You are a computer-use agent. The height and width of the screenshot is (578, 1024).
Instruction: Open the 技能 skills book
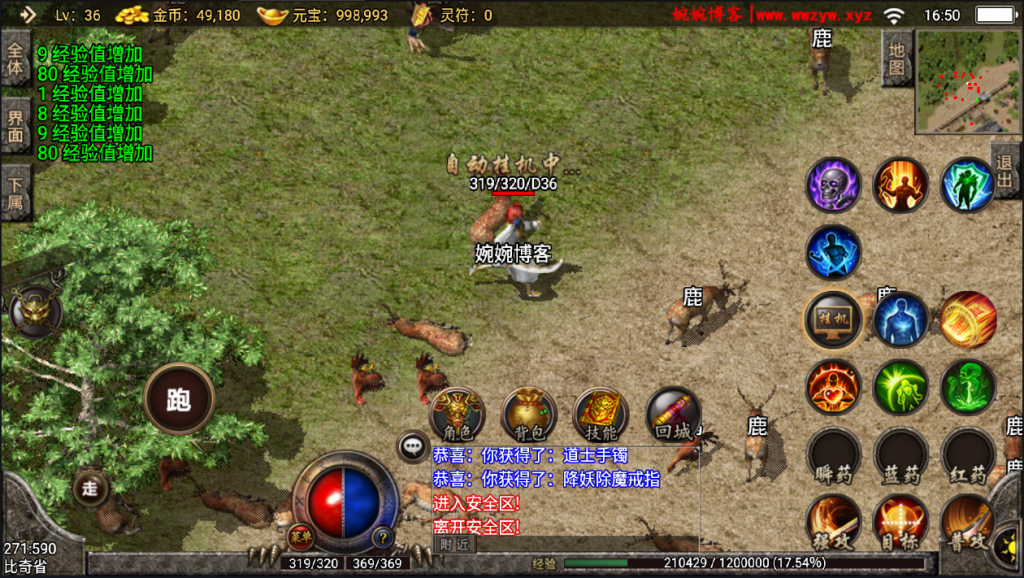pos(600,413)
